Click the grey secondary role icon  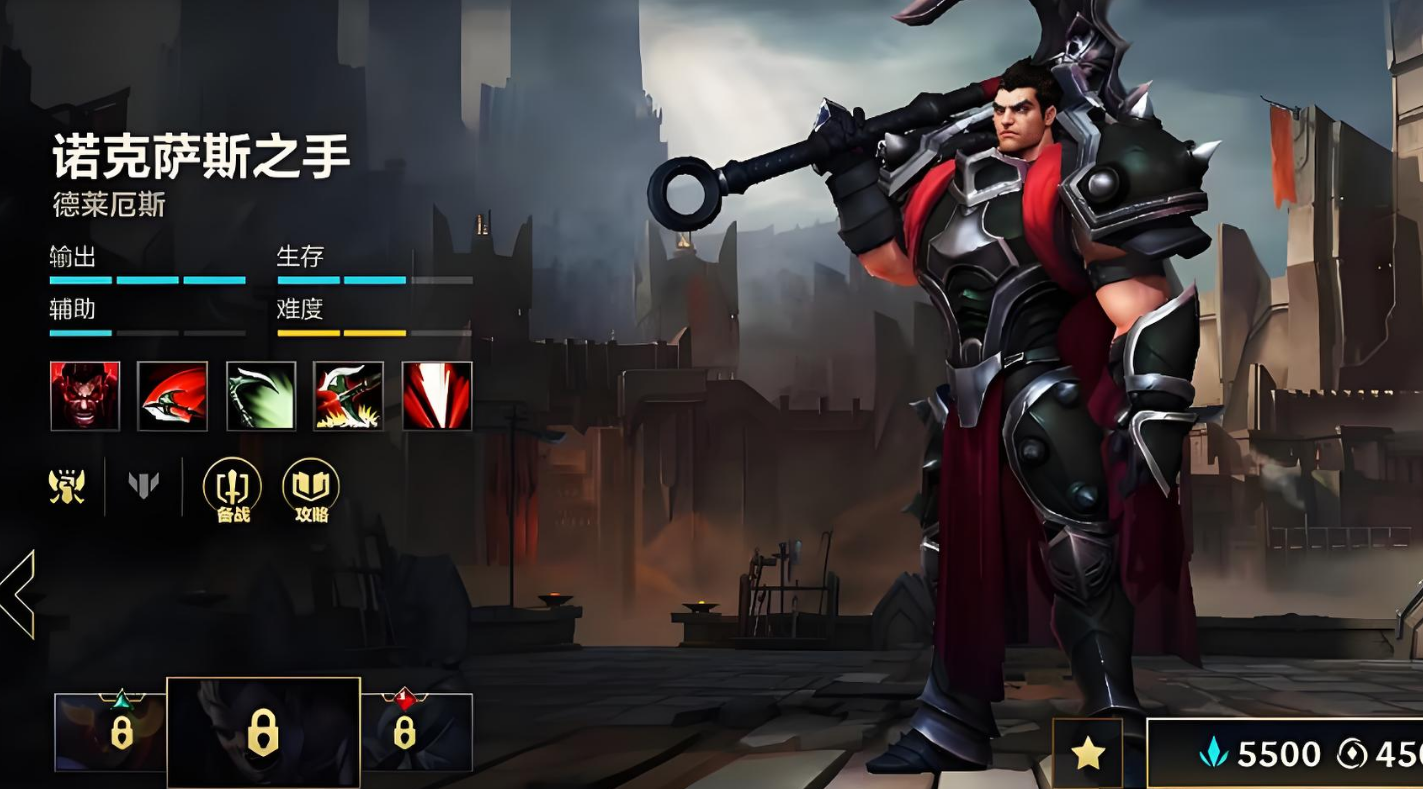click(144, 486)
